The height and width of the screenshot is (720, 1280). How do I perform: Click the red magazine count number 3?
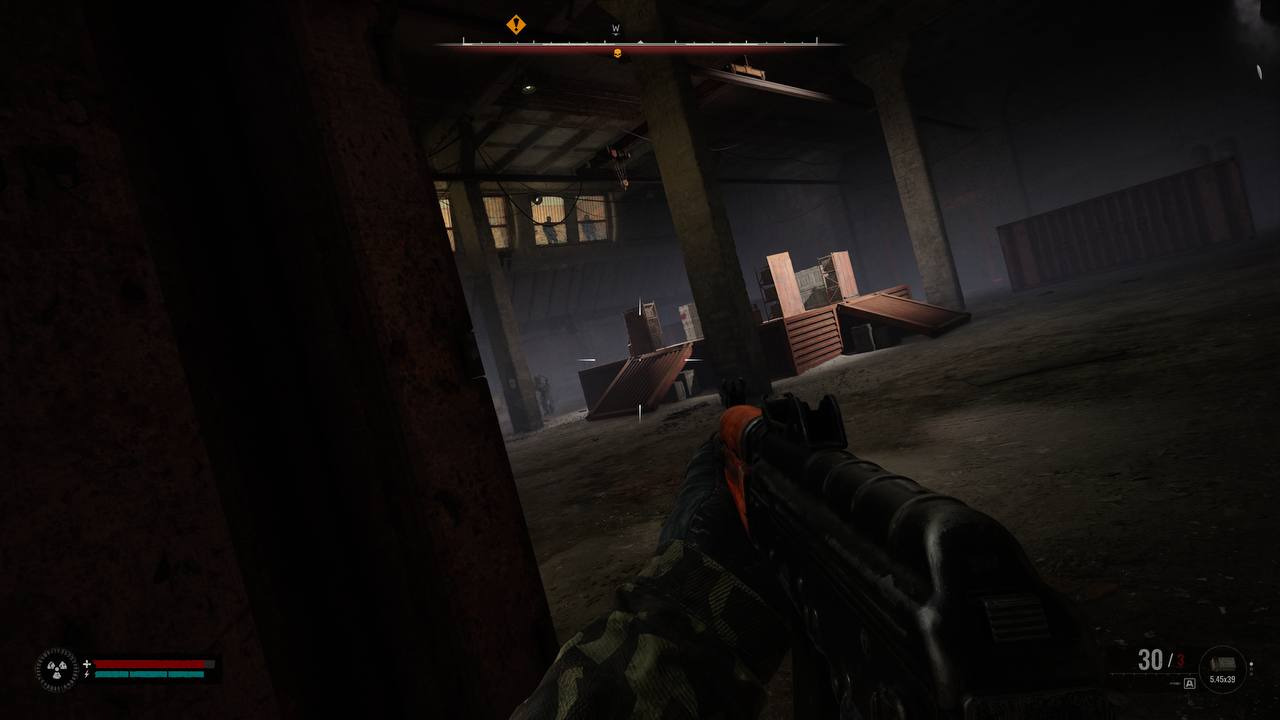click(x=1178, y=659)
